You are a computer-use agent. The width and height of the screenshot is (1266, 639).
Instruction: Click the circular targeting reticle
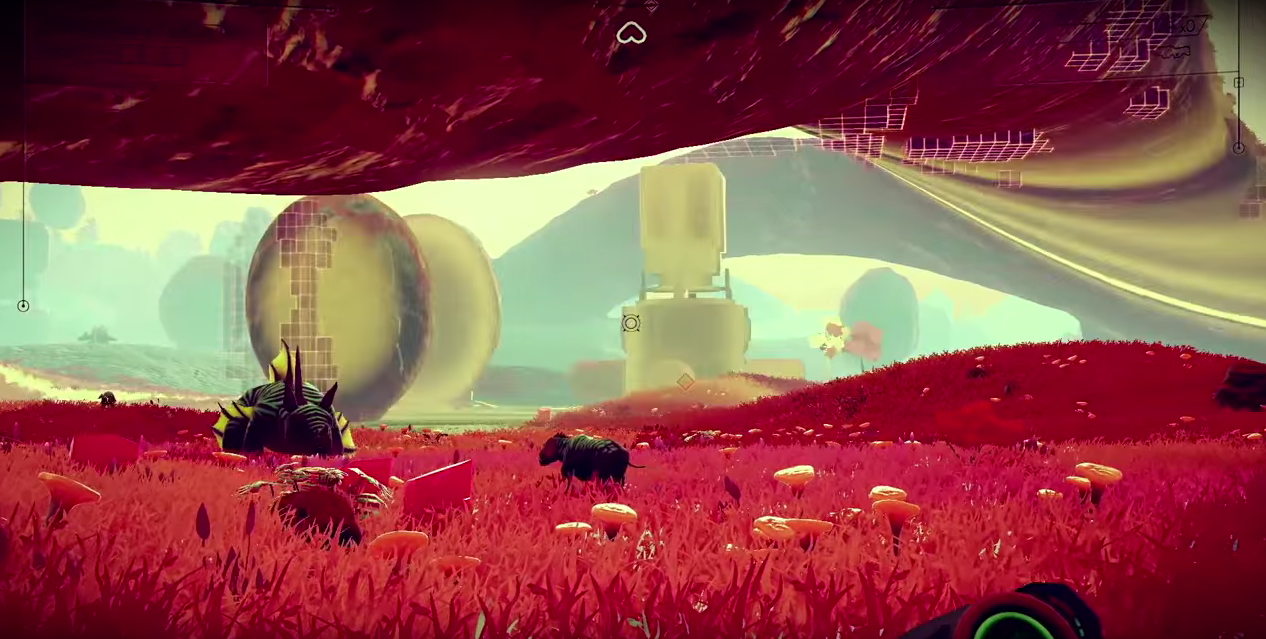click(631, 322)
